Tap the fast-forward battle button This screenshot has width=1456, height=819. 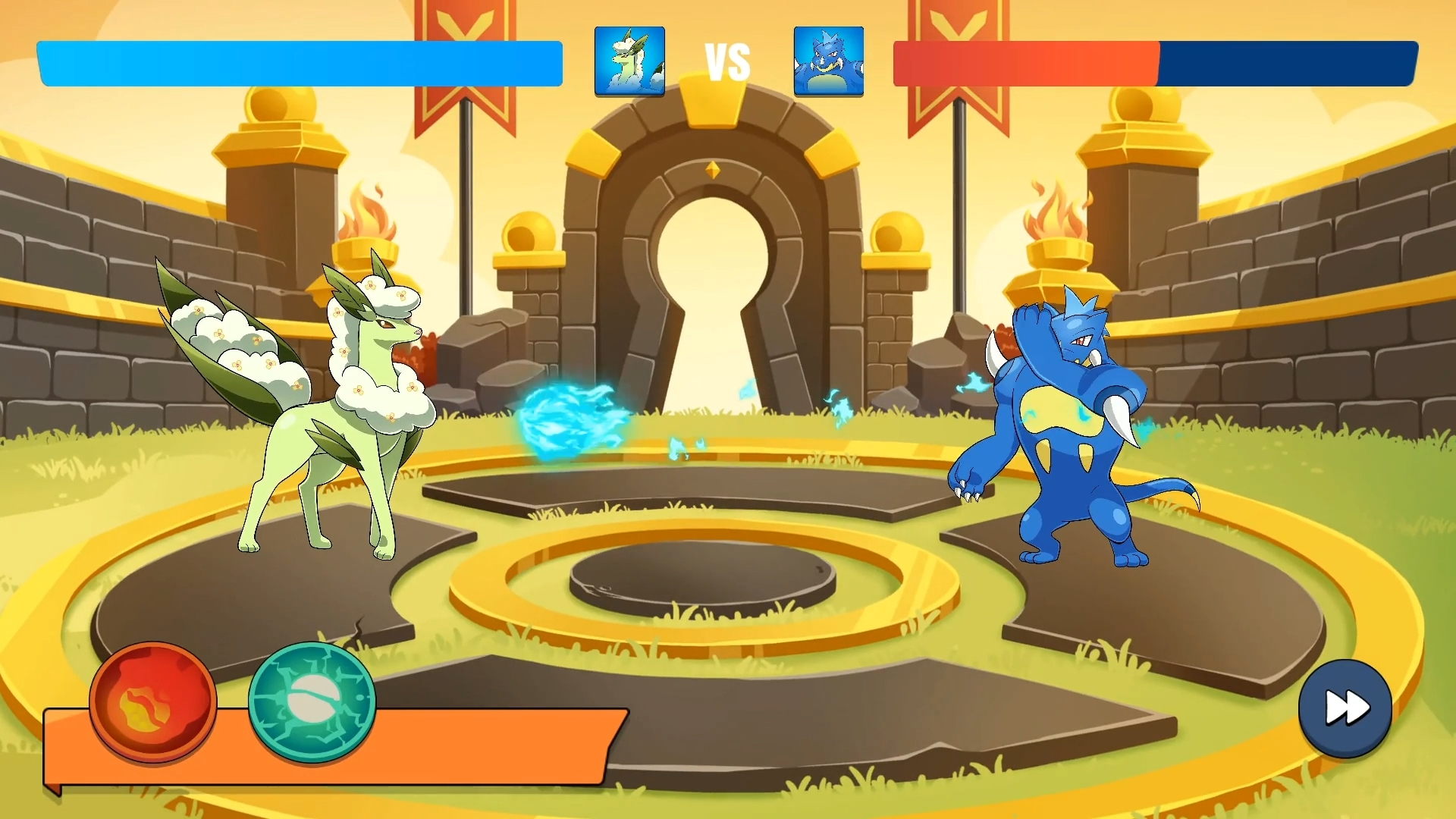coord(1345,708)
